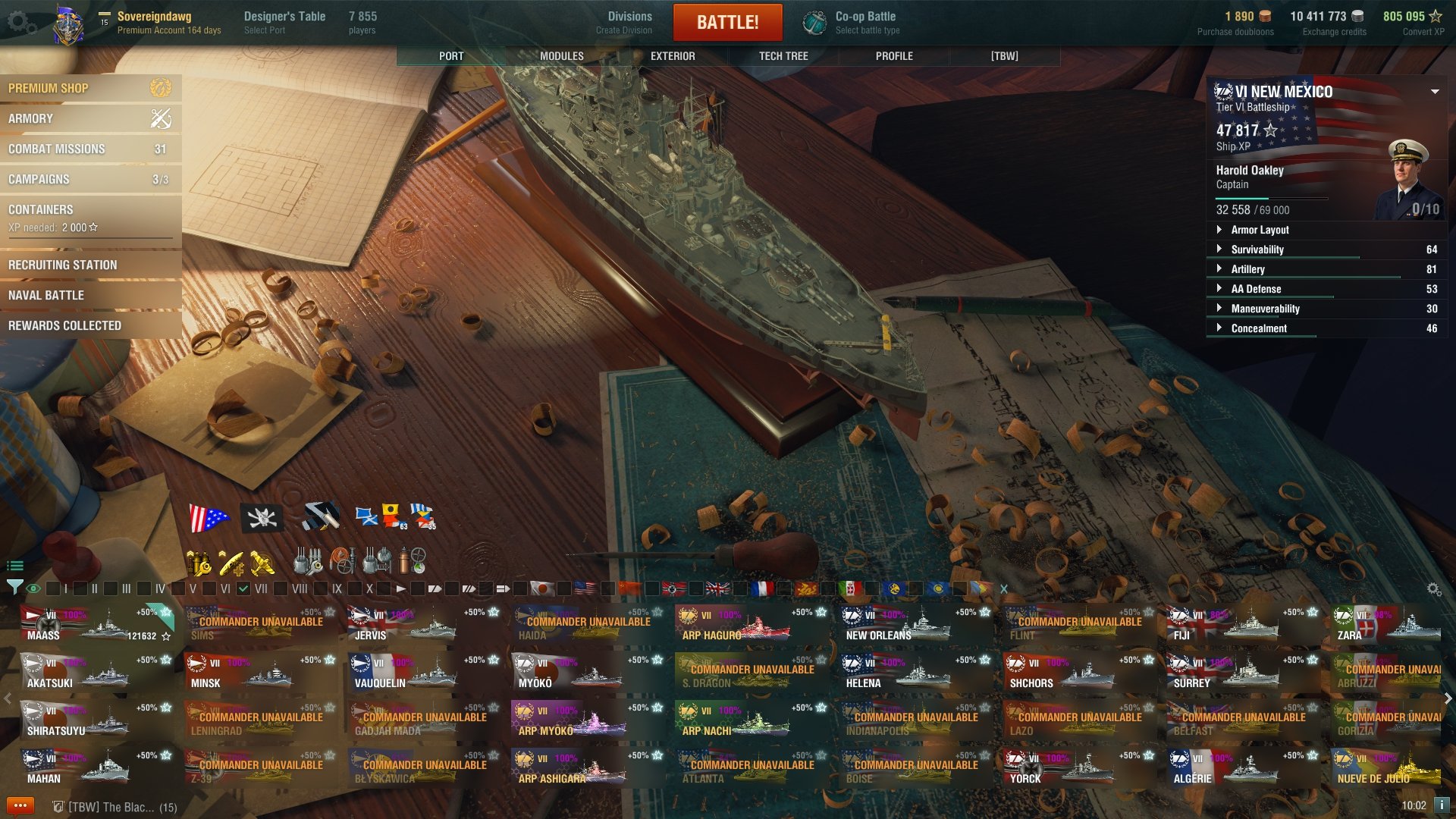Viewport: 1456px width, 819px height.
Task: Go to the Armory
Action: pyautogui.click(x=90, y=118)
